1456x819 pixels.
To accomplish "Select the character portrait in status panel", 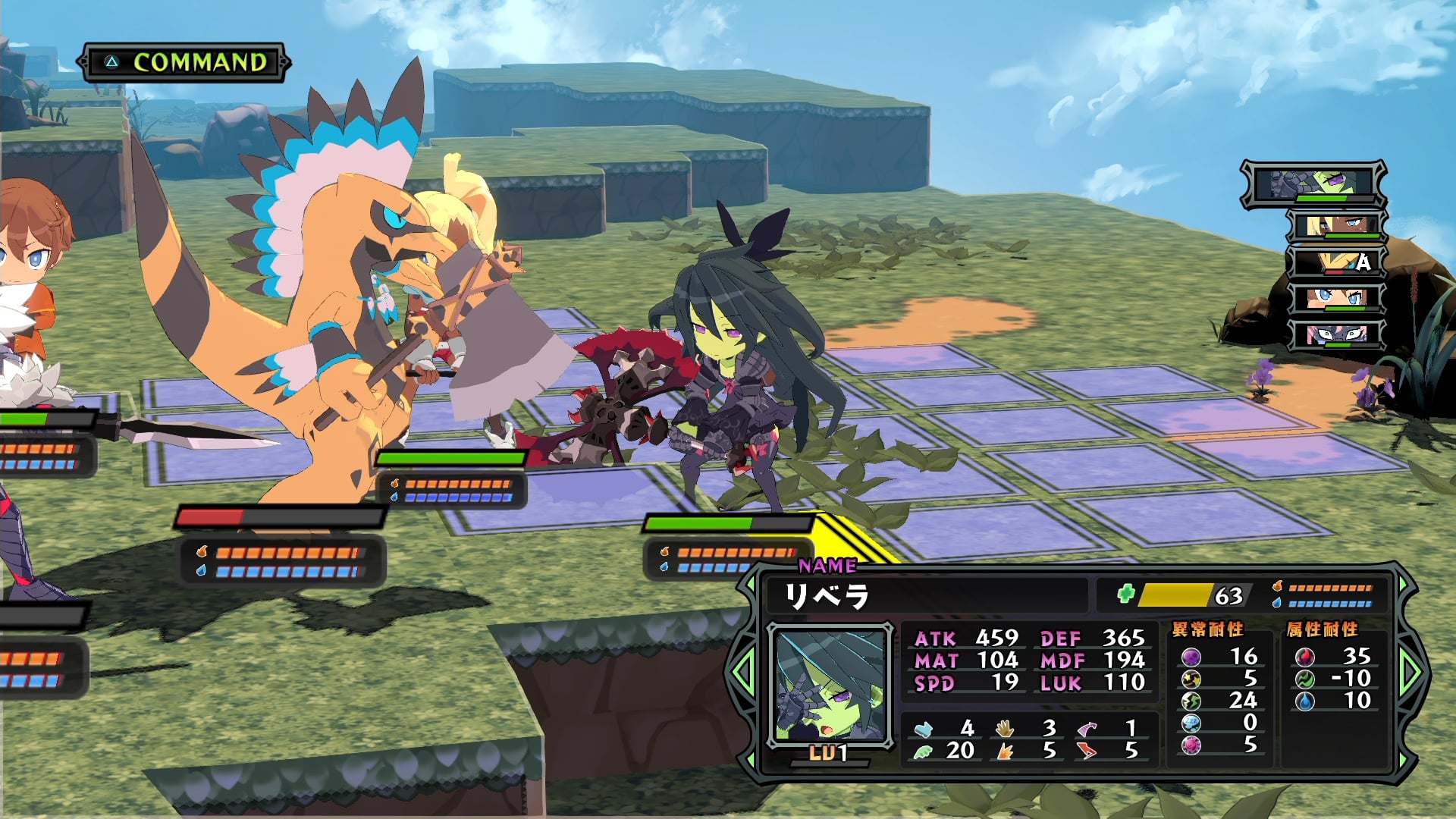I will click(x=829, y=685).
